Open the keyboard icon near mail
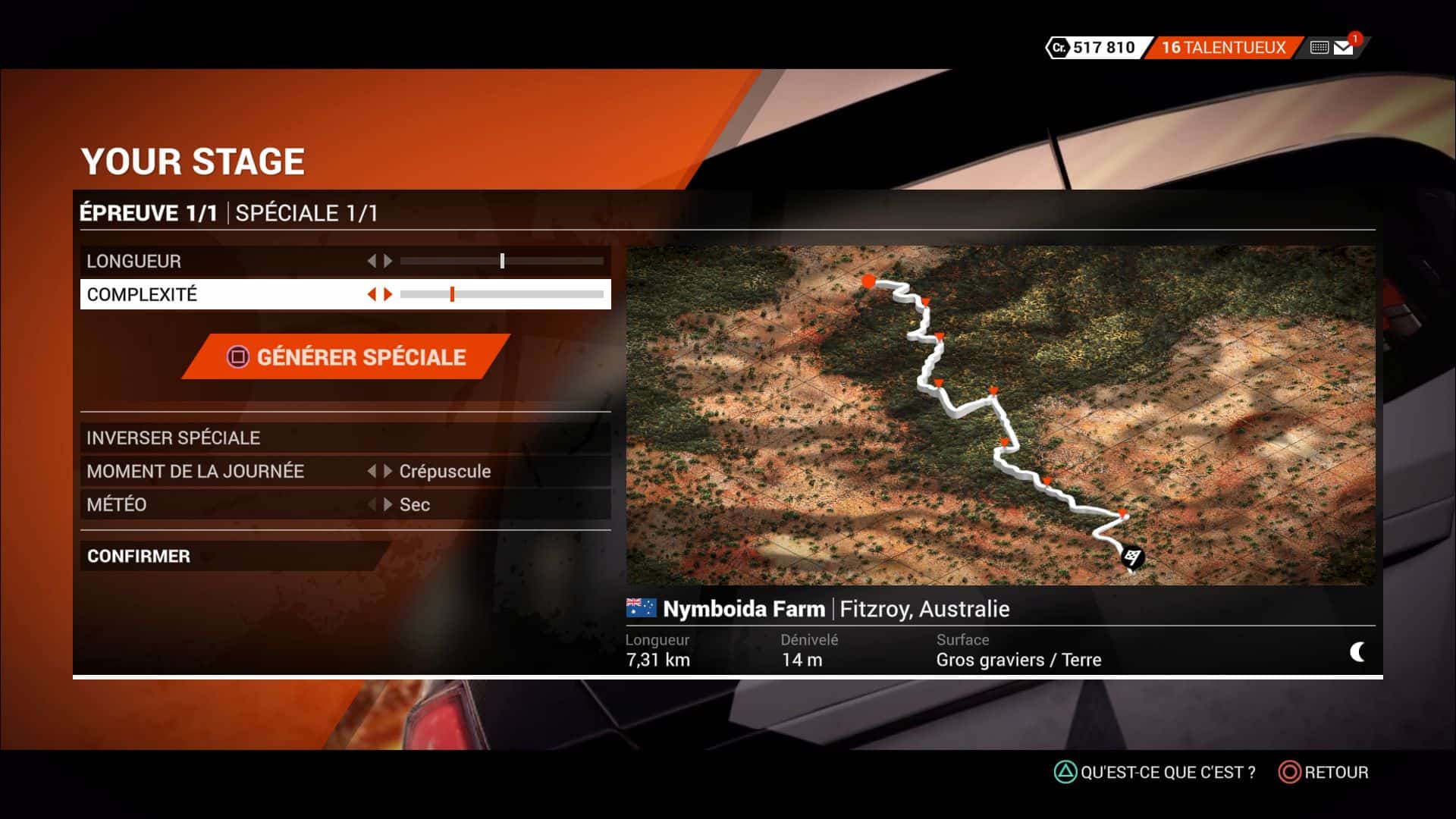Viewport: 1456px width, 819px height. 1319,48
